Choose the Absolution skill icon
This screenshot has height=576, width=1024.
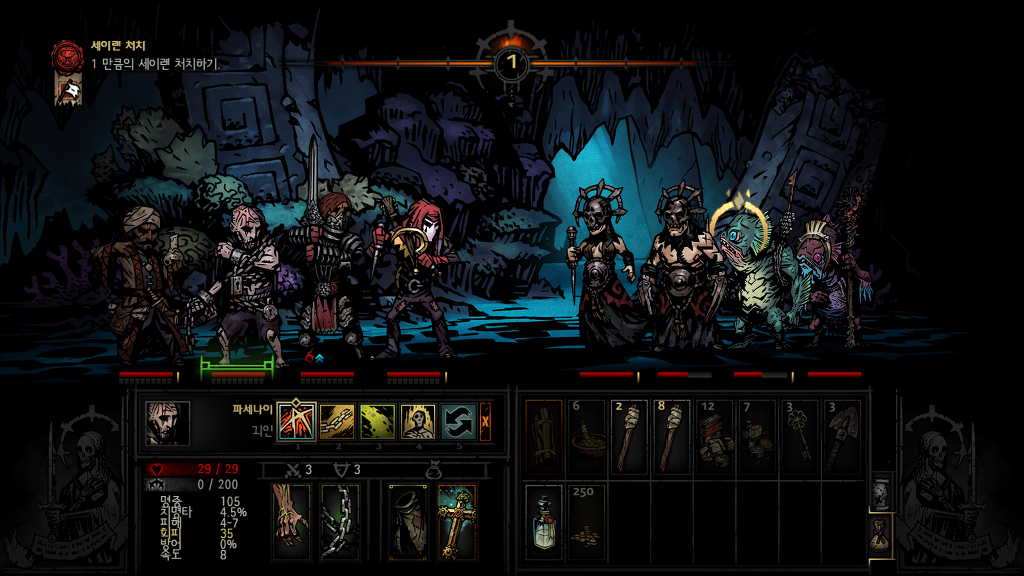[x=416, y=422]
